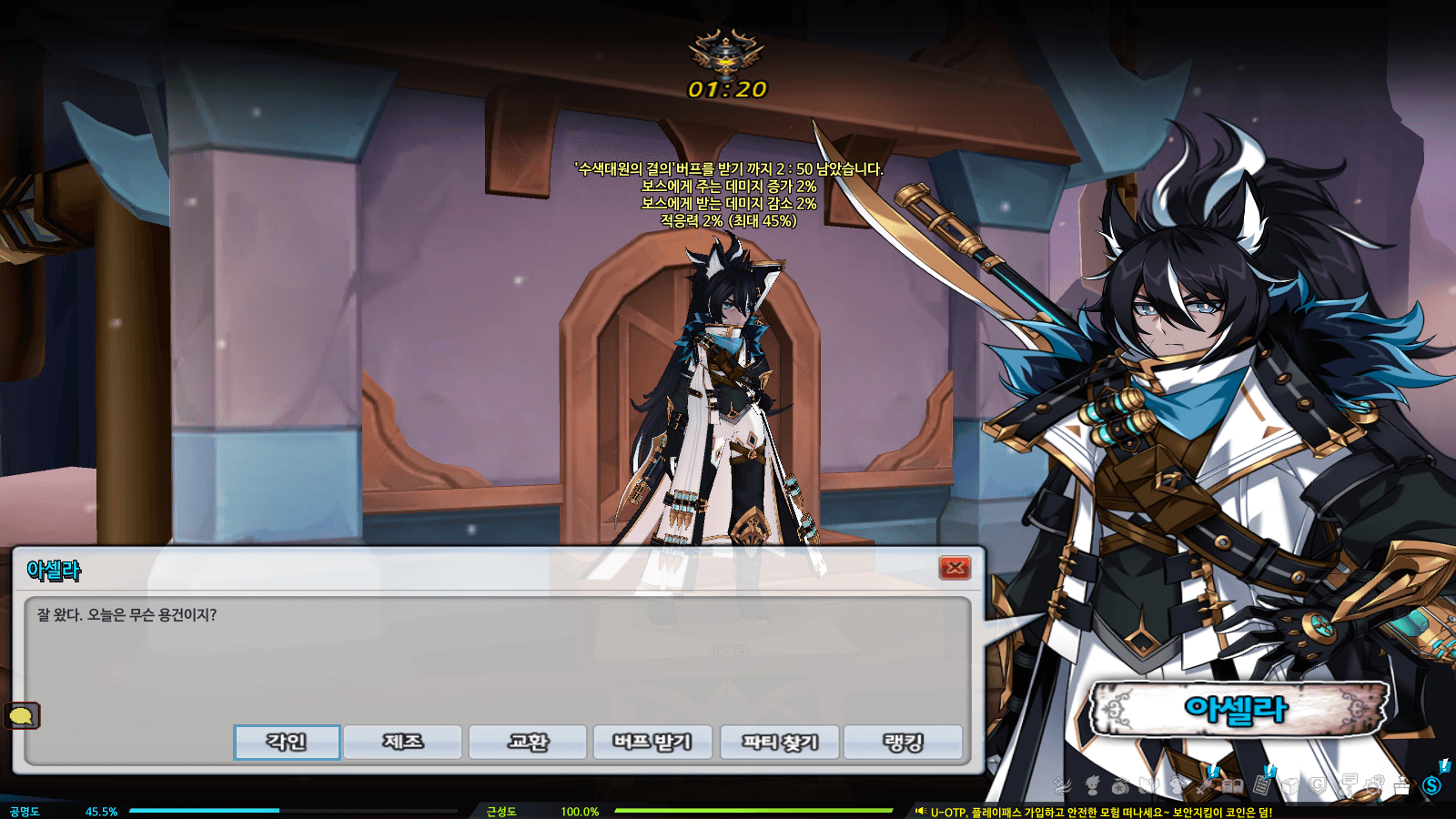
Task: Choose the 제조 (Craft) option
Action: tap(402, 742)
